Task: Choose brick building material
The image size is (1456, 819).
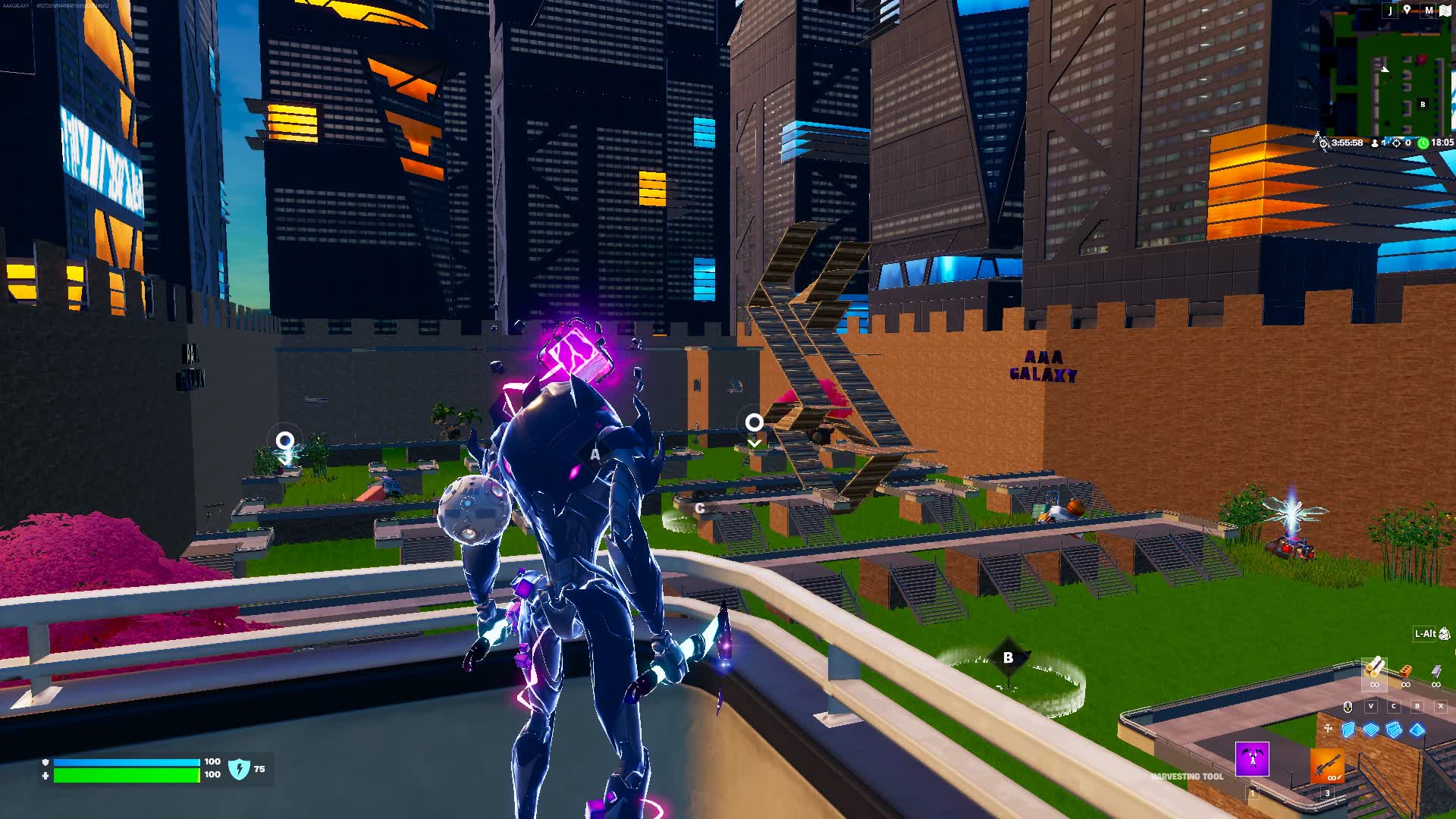Action: click(x=1405, y=672)
